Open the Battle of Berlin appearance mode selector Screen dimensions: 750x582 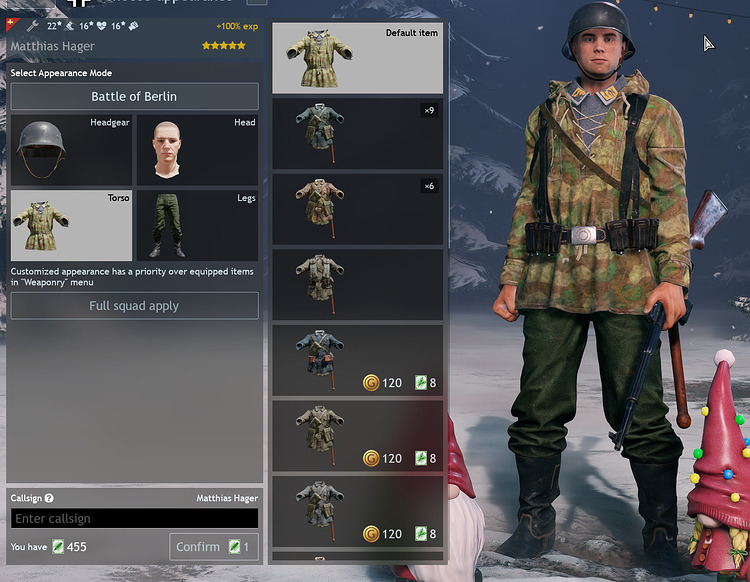134,97
